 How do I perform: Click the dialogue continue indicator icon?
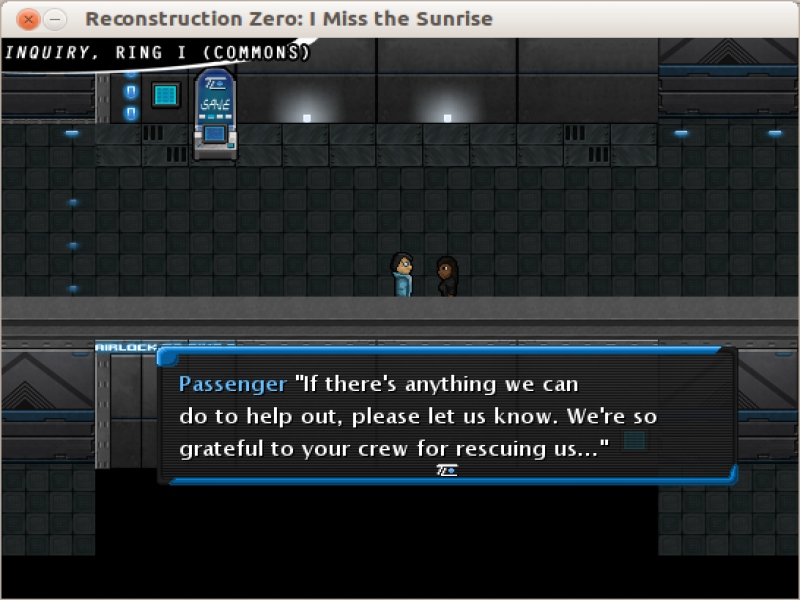click(x=447, y=470)
